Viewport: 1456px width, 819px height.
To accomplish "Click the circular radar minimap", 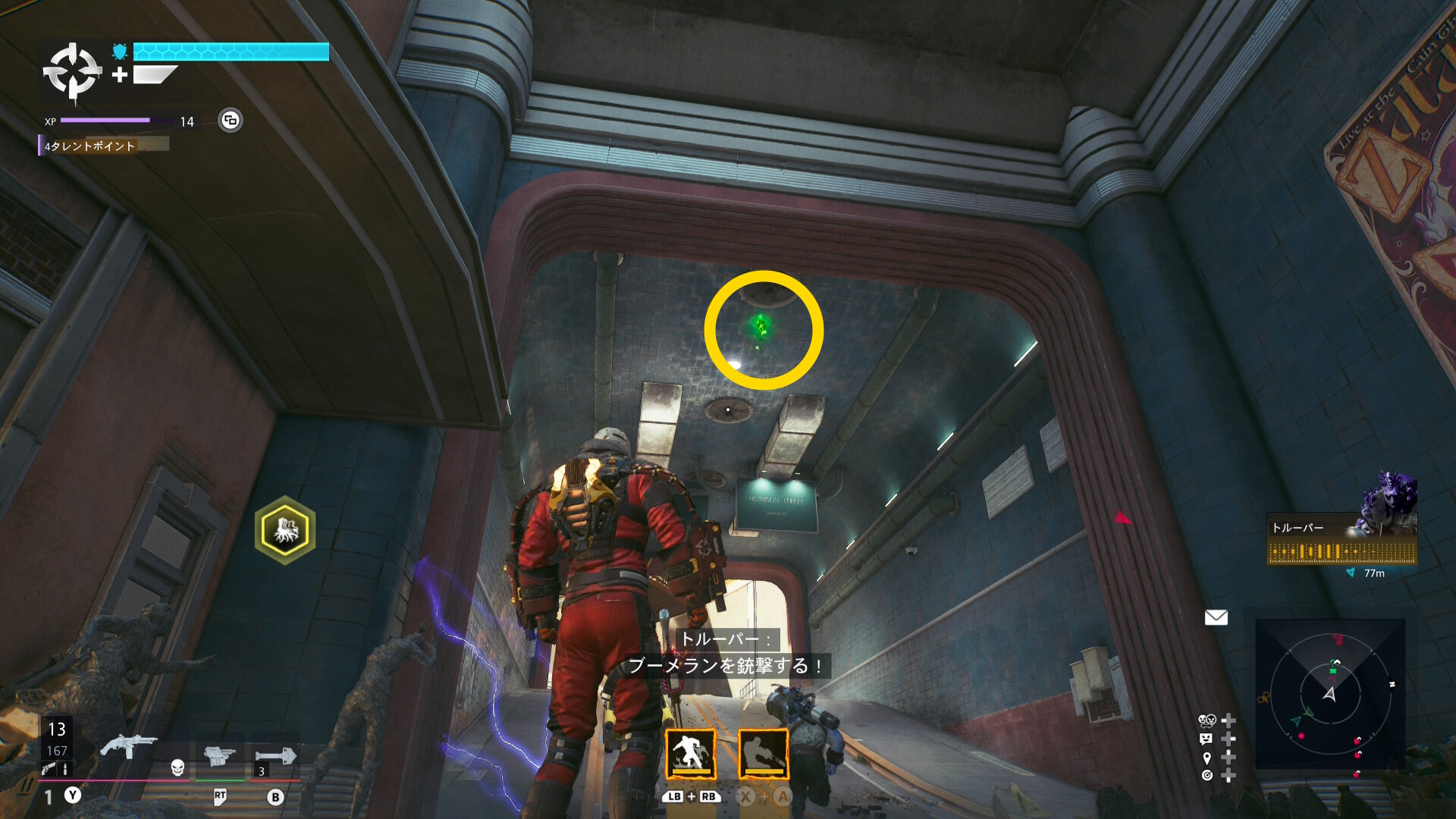I will (1330, 694).
